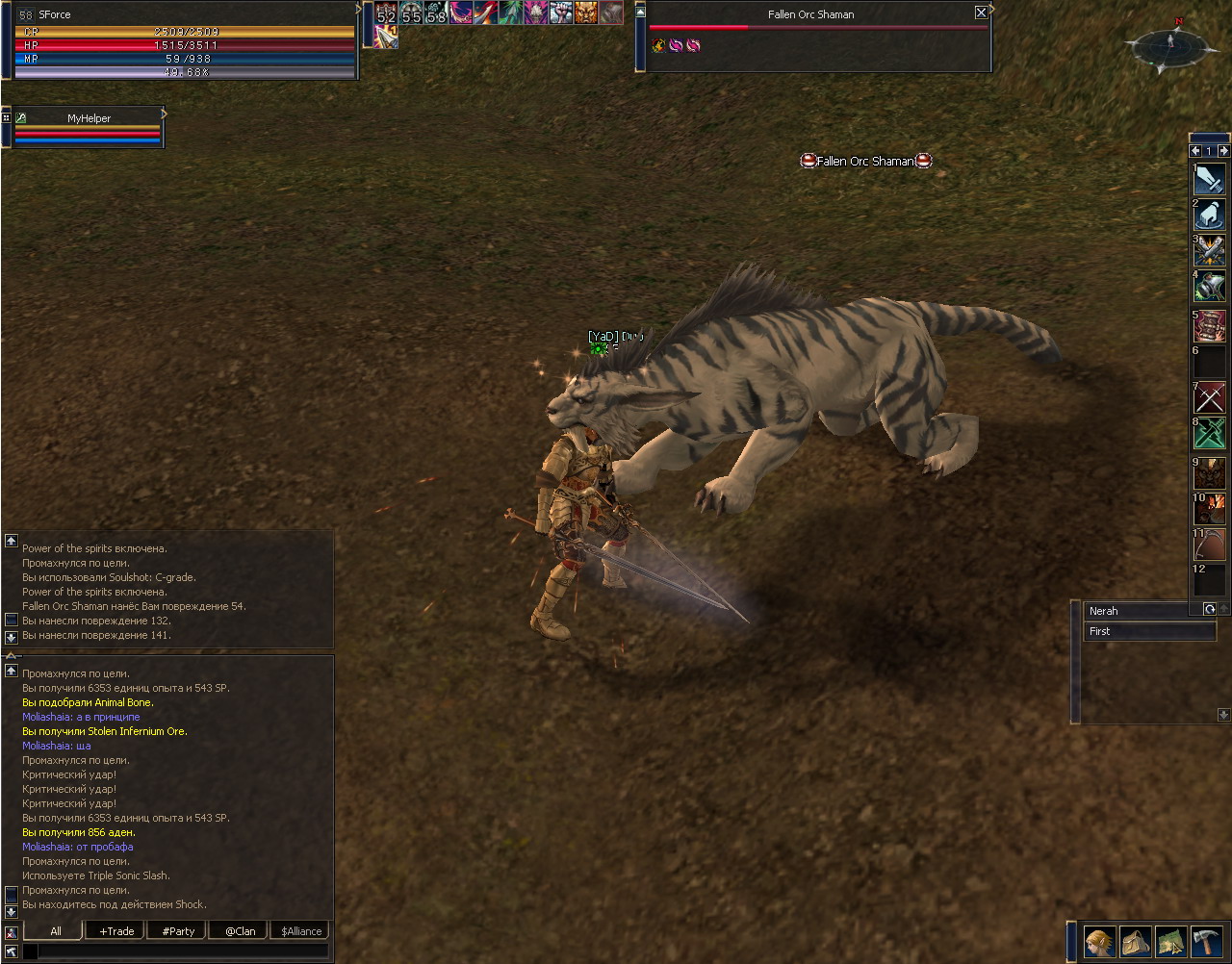The image size is (1232, 964).
Task: Go to the next shortcut bar page
Action: coord(1223,151)
